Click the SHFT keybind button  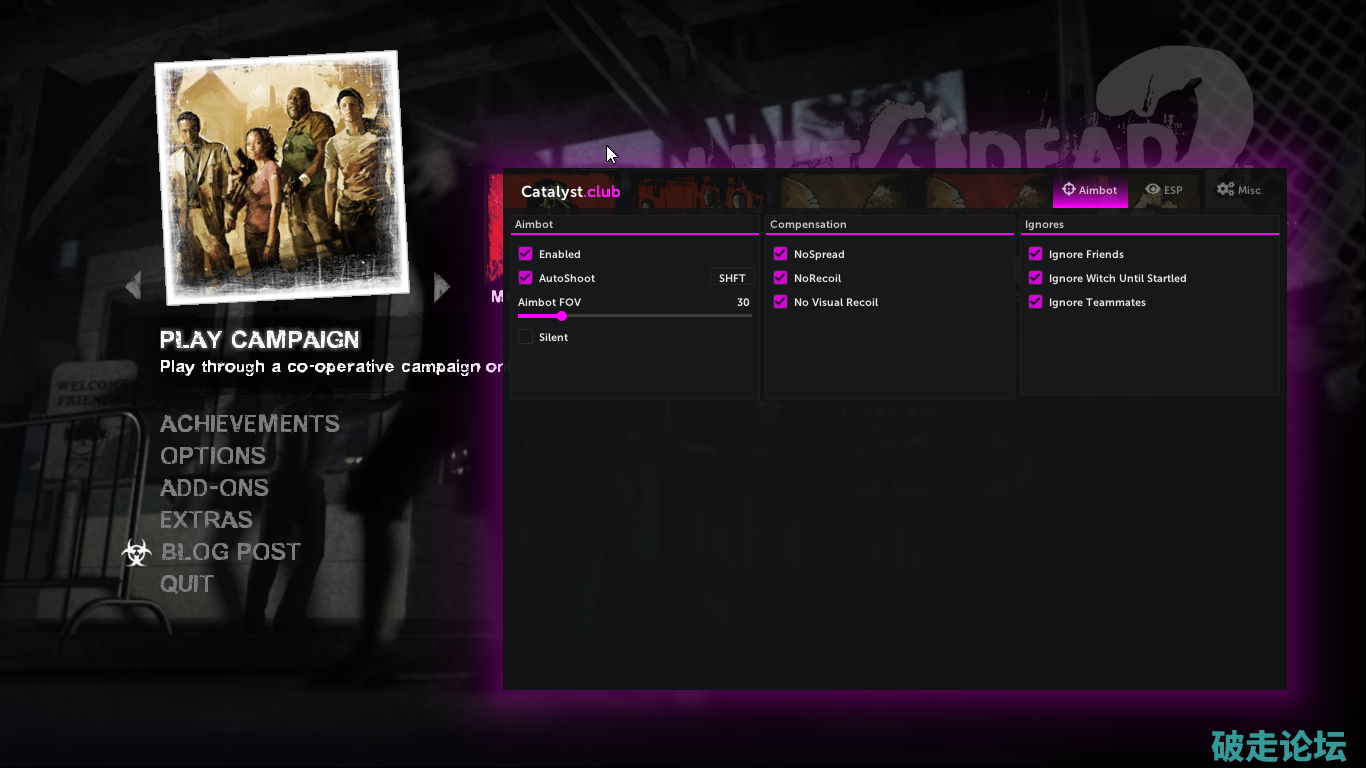(x=732, y=278)
